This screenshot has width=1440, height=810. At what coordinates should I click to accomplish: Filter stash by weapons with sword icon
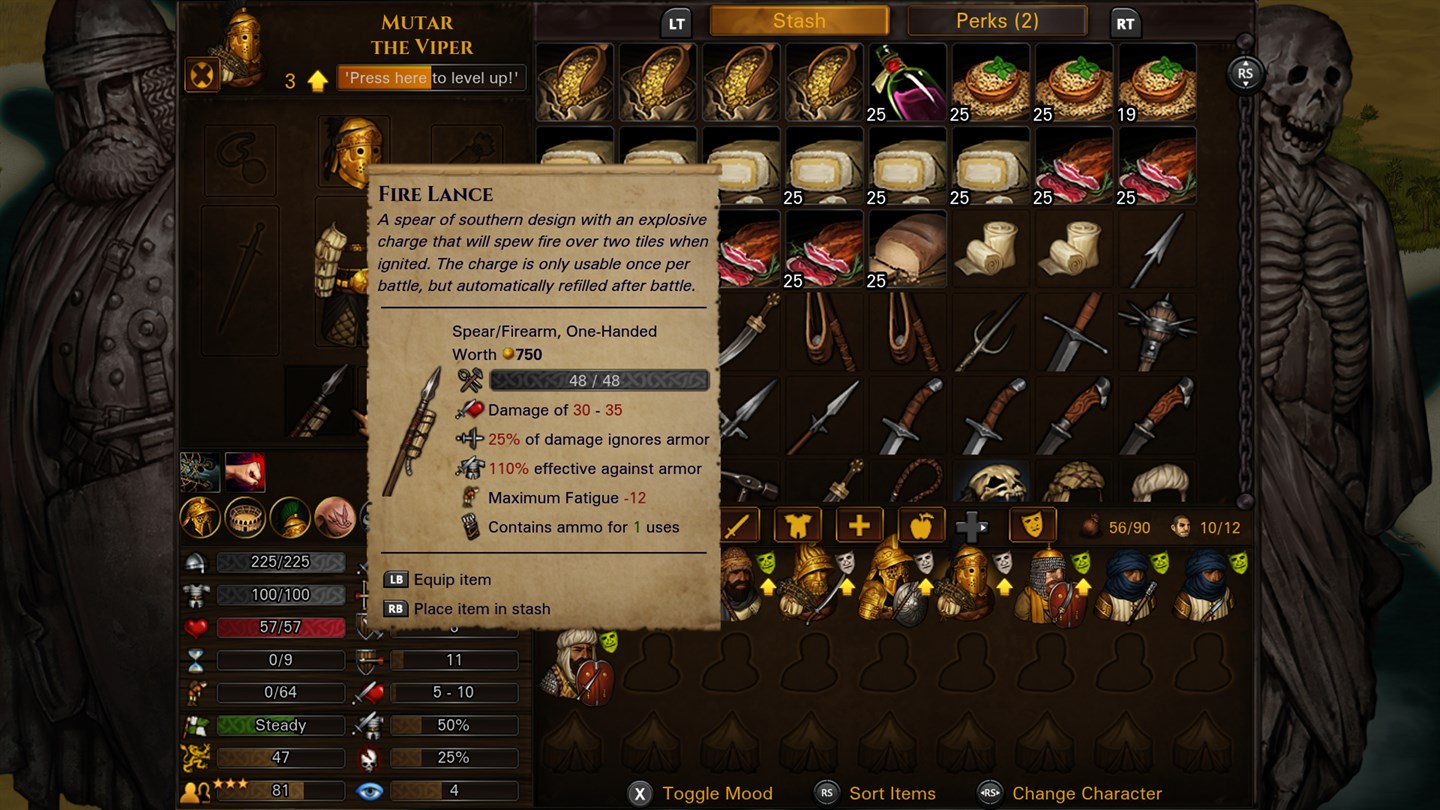tap(737, 526)
